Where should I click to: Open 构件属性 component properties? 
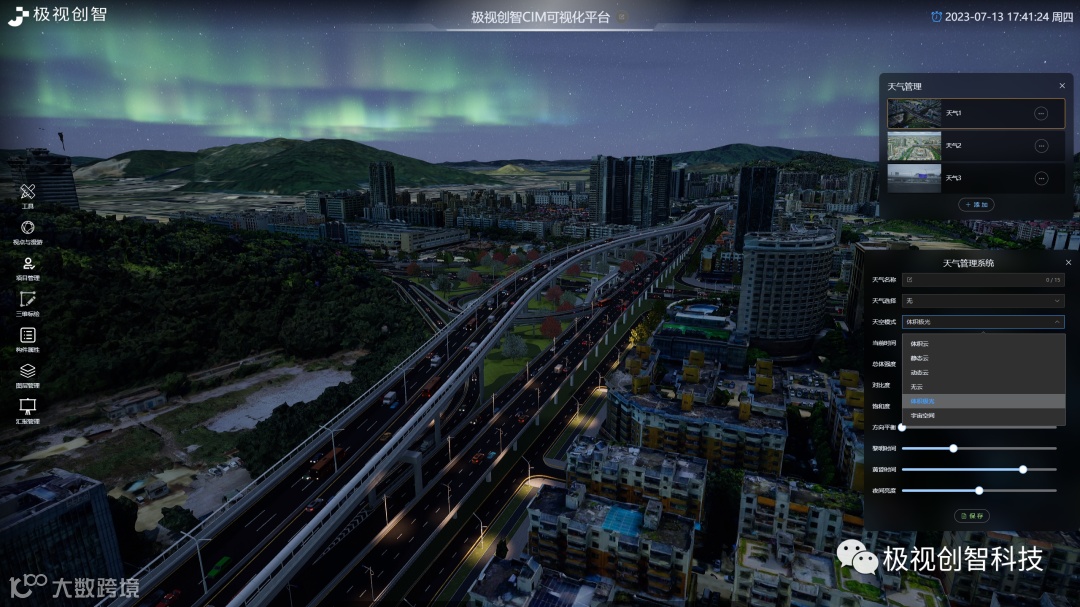click(28, 336)
